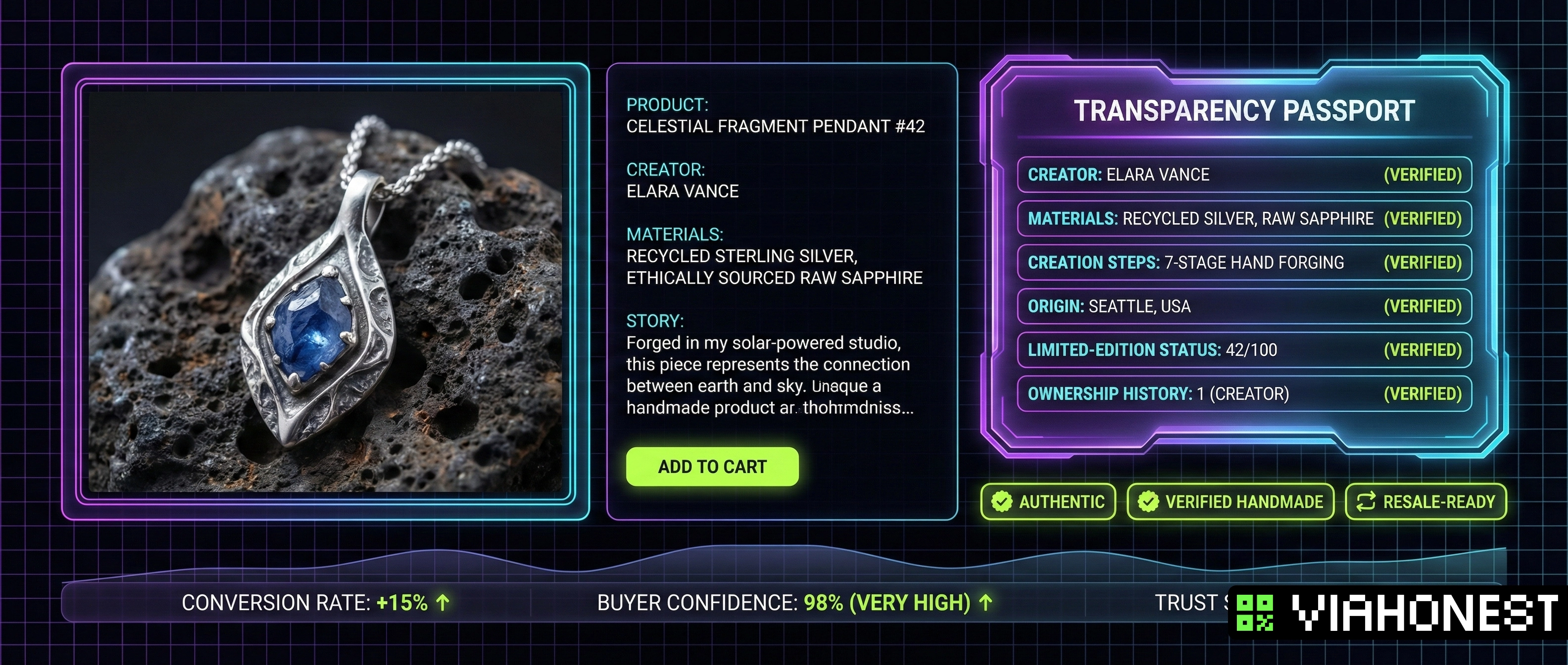Select the Limited-Edition Status row
Screen dimensions: 1568x665
[x=1244, y=350]
